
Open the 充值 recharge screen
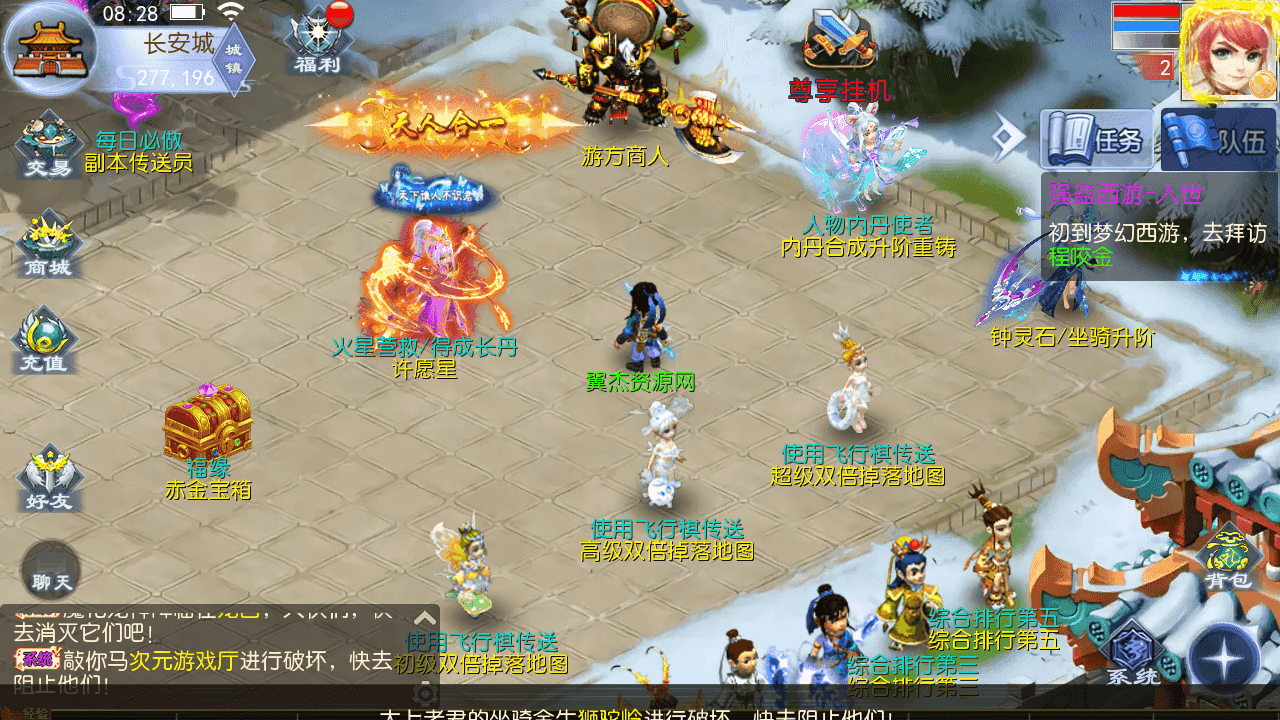point(44,342)
